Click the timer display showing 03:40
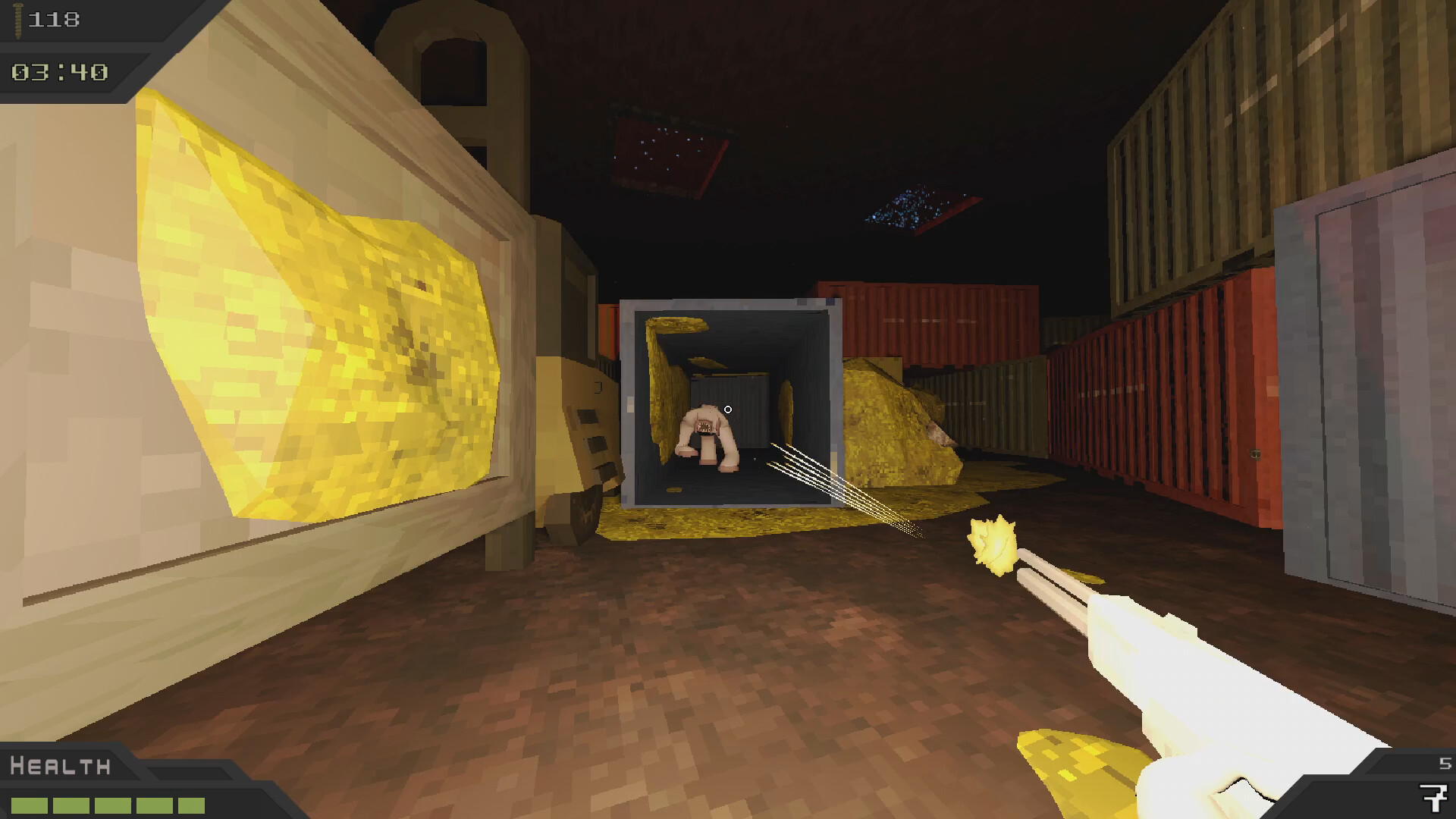1456x819 pixels. coord(61,74)
